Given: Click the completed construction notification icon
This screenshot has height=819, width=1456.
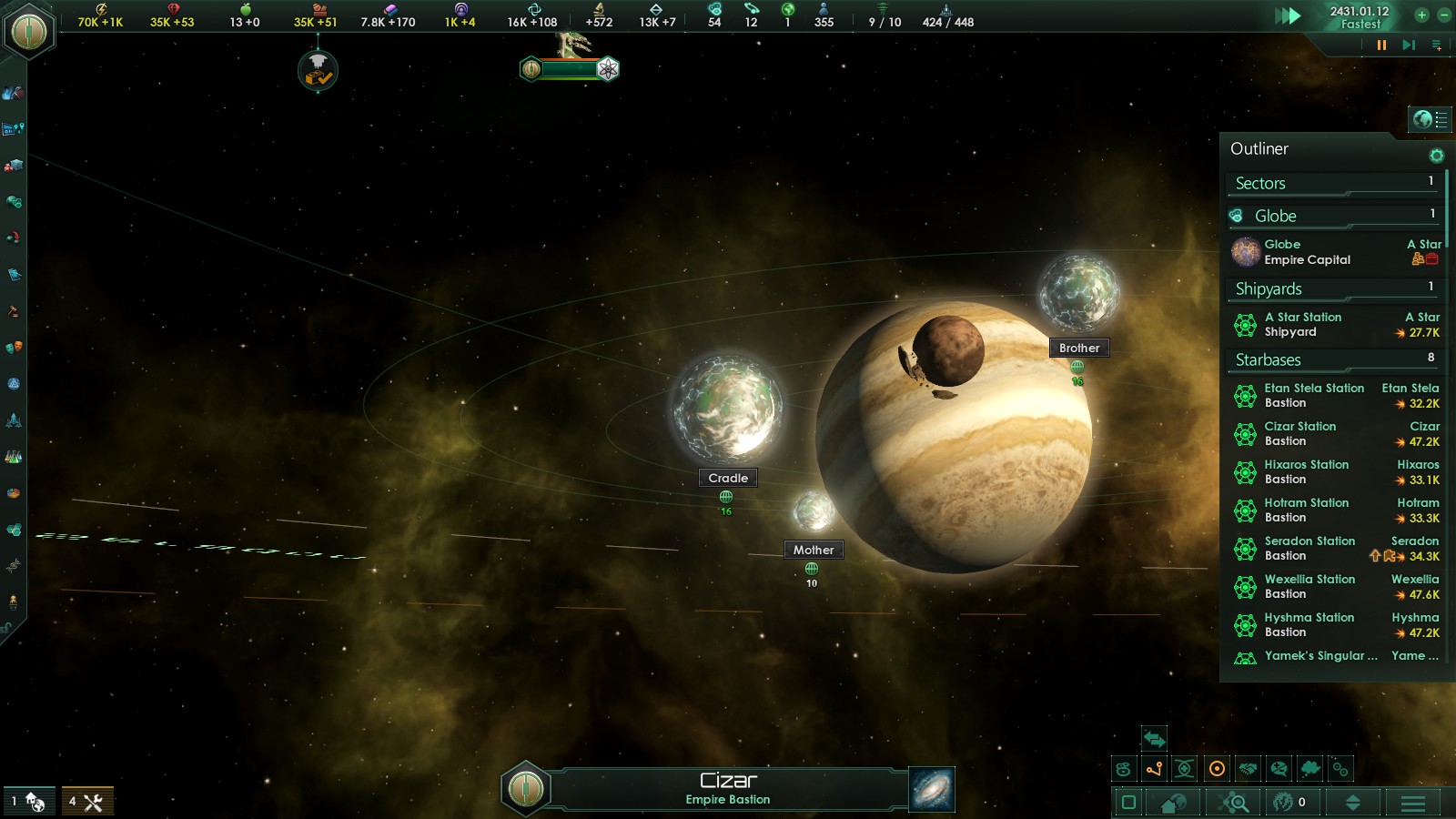Looking at the screenshot, I should pyautogui.click(x=318, y=71).
